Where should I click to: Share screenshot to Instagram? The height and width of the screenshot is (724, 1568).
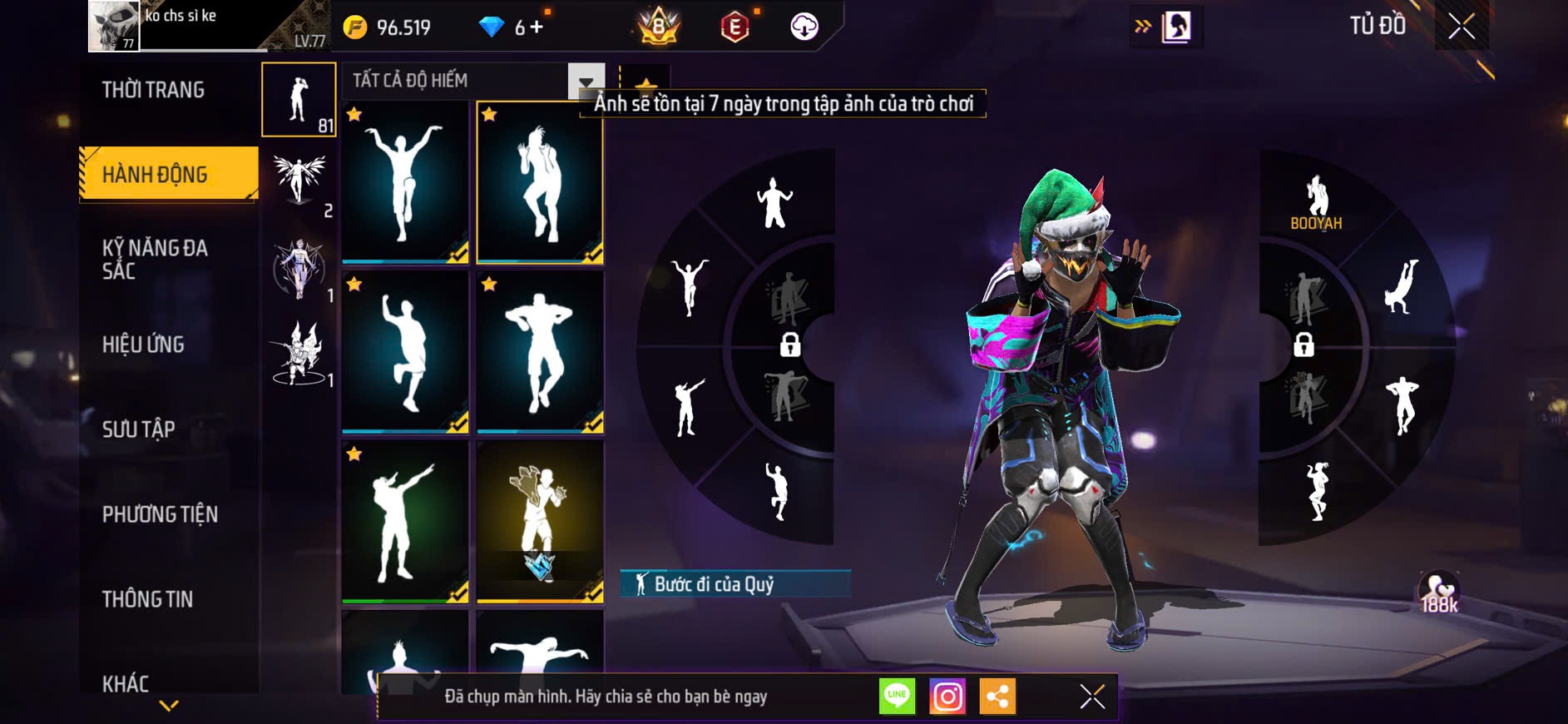pyautogui.click(x=947, y=697)
